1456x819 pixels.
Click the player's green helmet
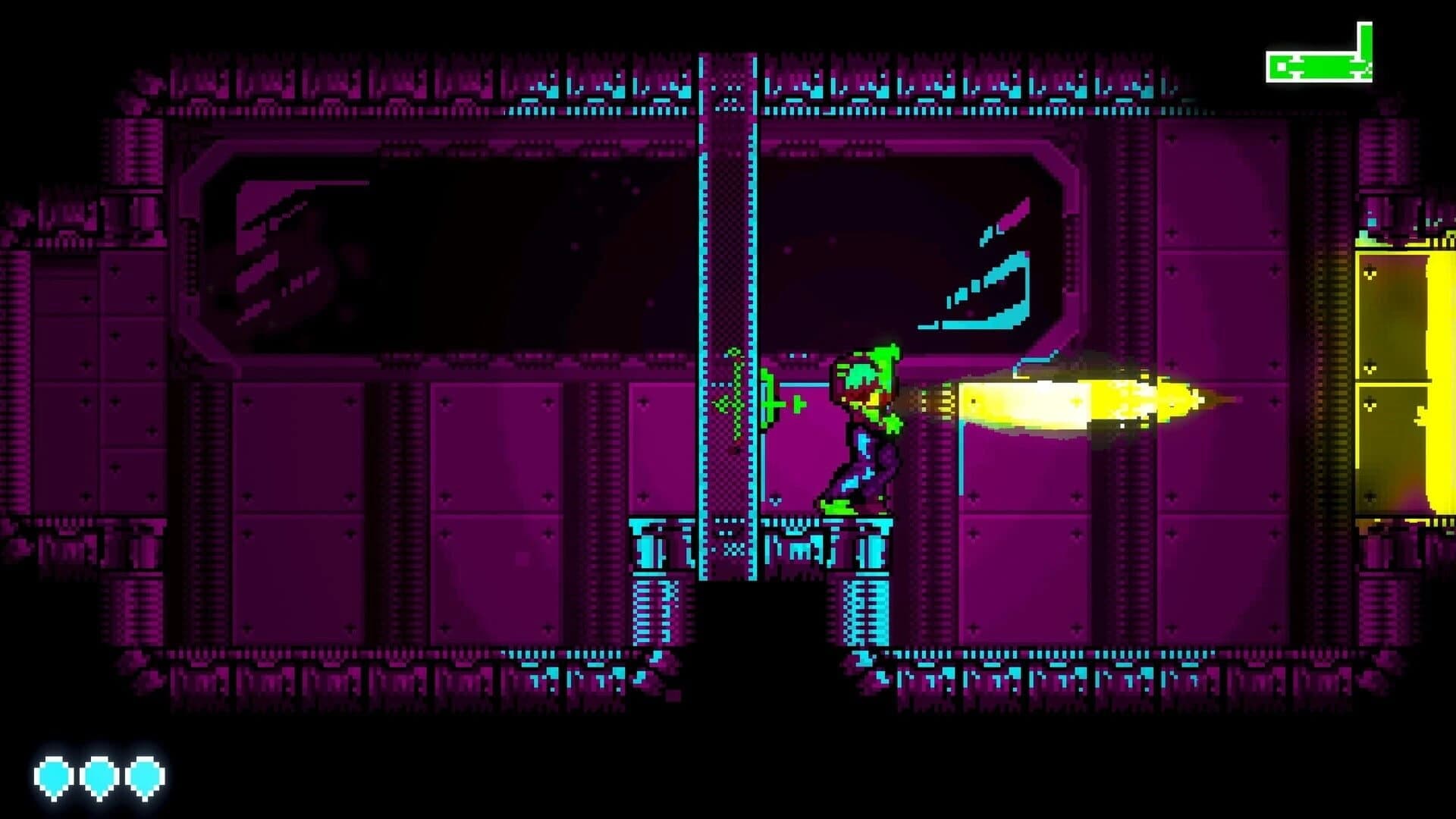pyautogui.click(x=864, y=372)
